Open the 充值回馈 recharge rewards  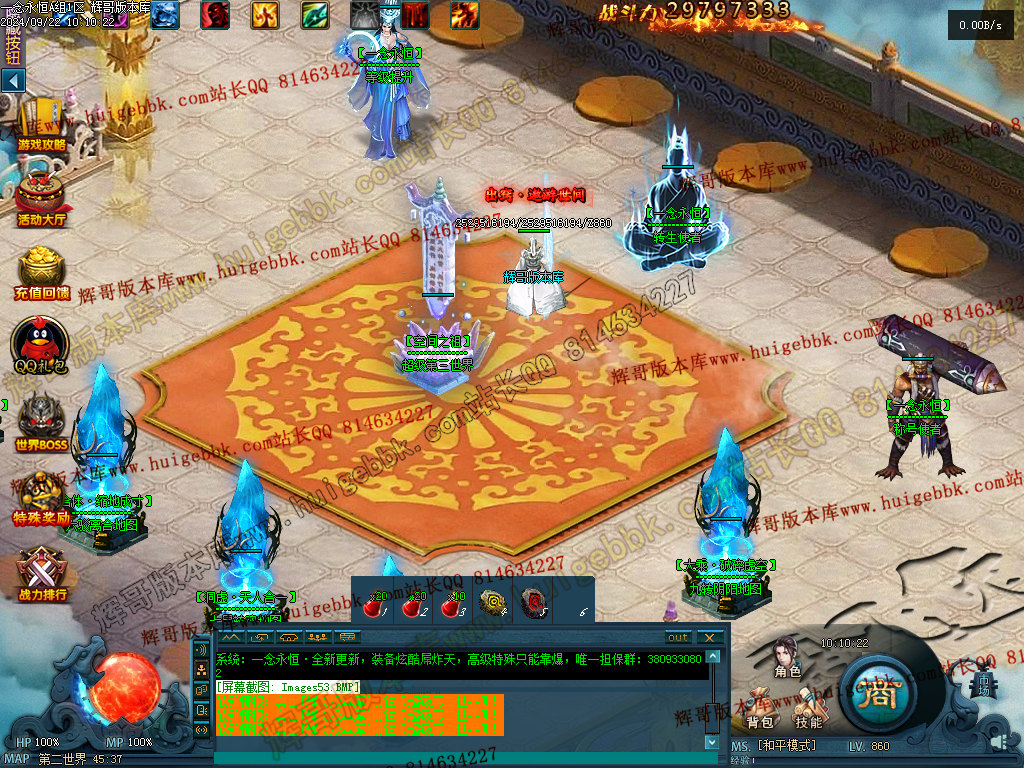click(41, 271)
